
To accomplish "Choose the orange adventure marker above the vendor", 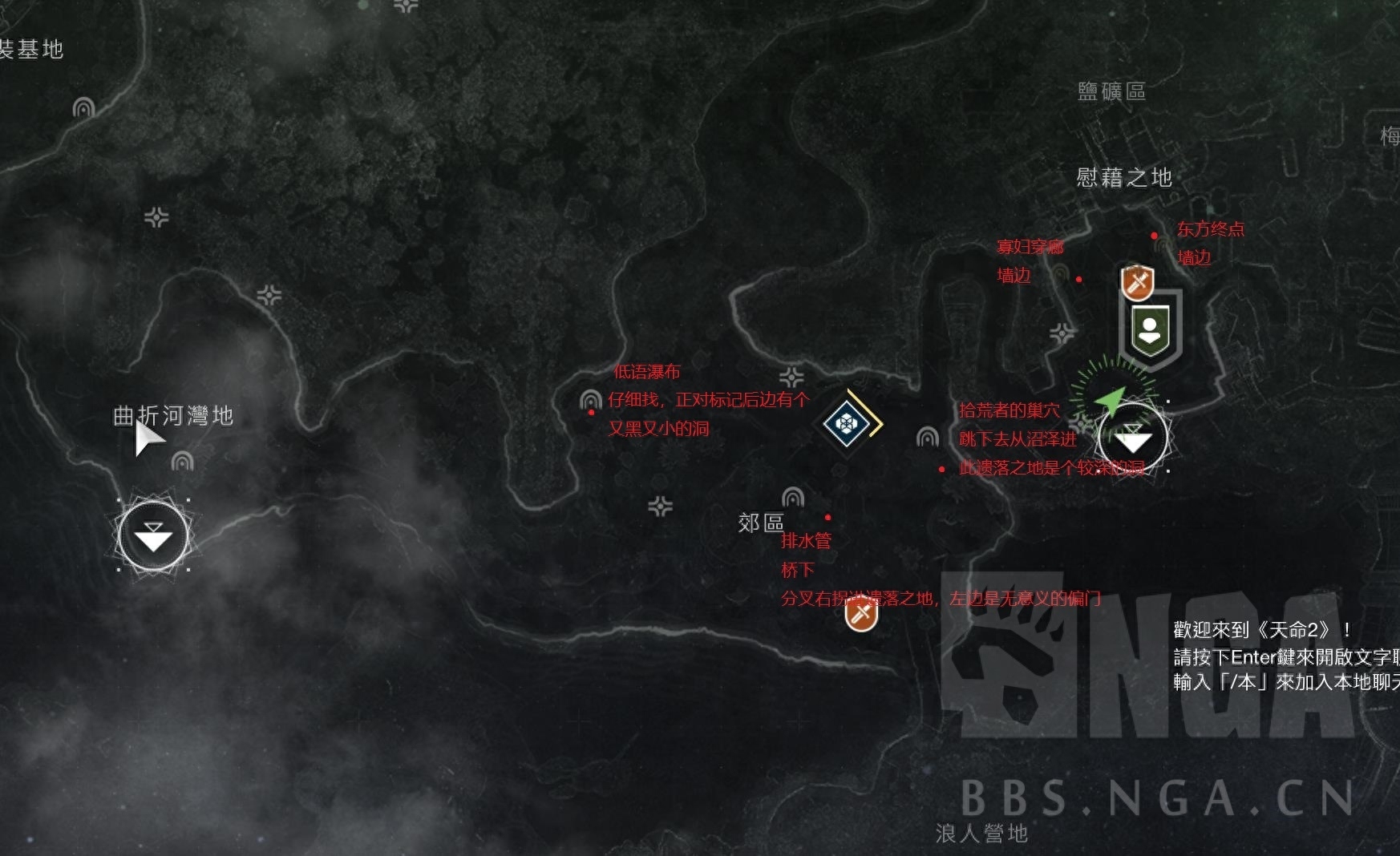I will click(1137, 282).
